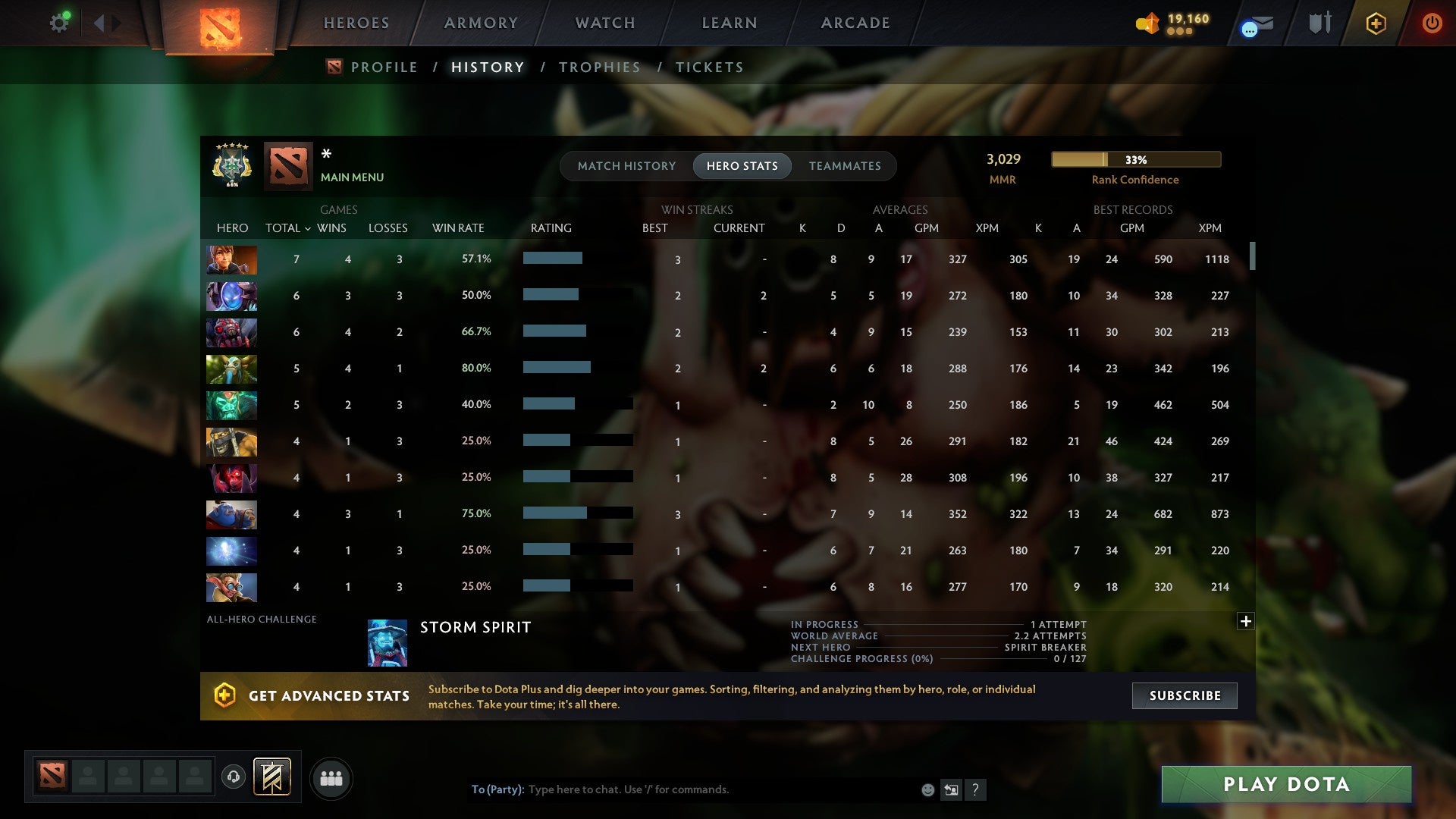This screenshot has height=819, width=1456.
Task: Click the Play Dota button
Action: coord(1285,784)
